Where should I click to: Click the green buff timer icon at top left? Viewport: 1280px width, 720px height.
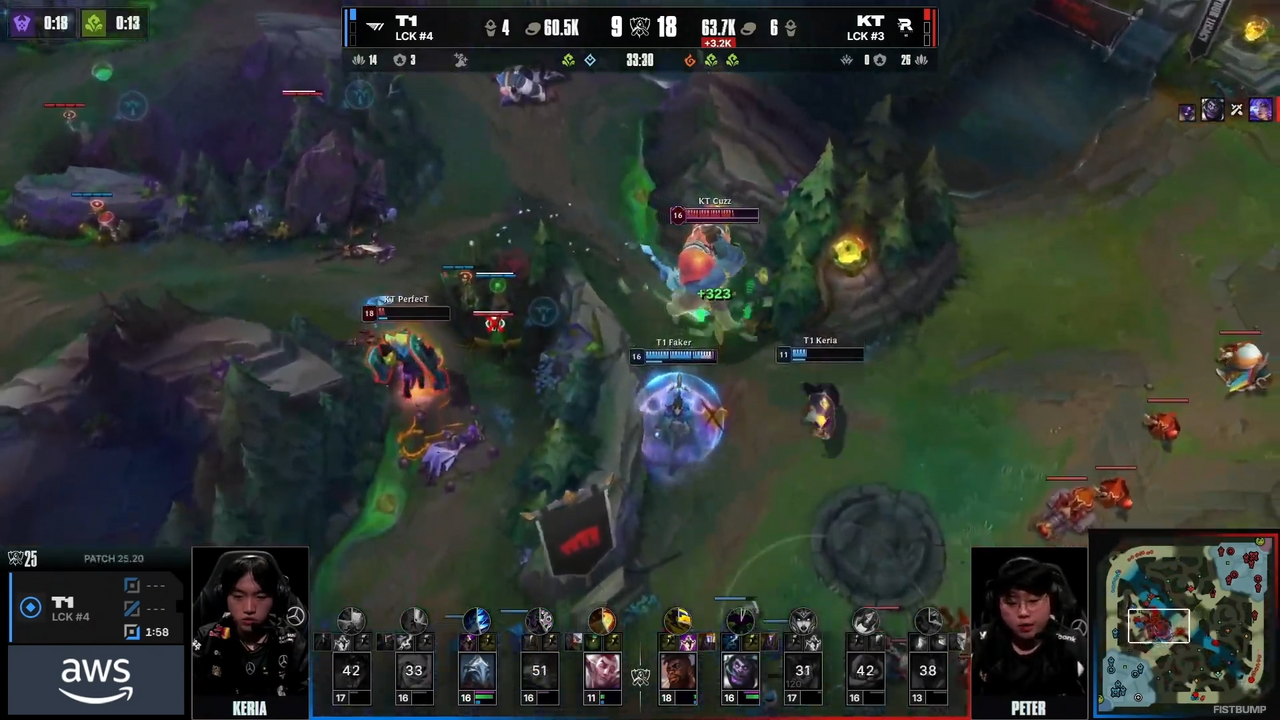93,23
